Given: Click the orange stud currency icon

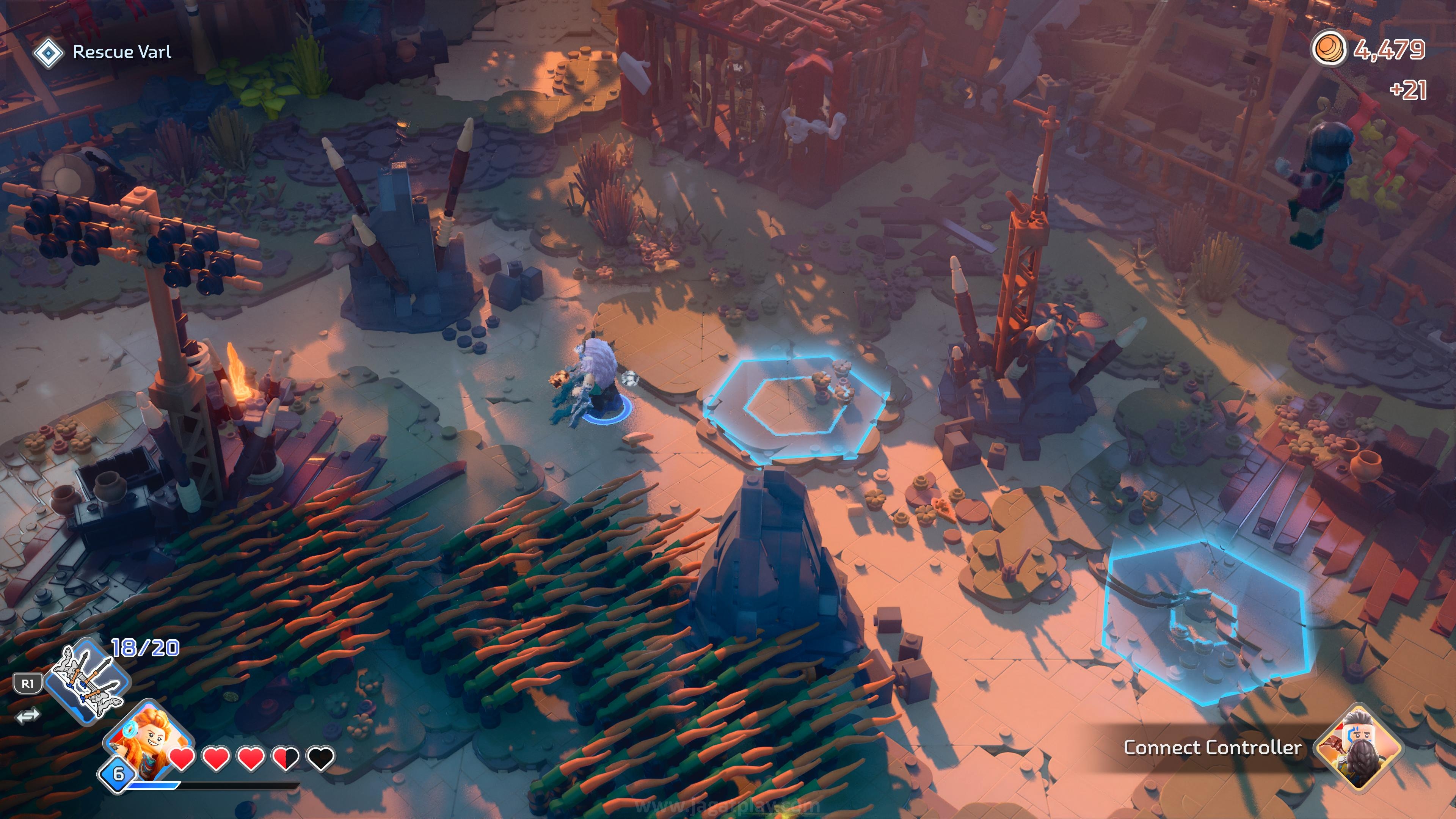Looking at the screenshot, I should (x=1328, y=49).
